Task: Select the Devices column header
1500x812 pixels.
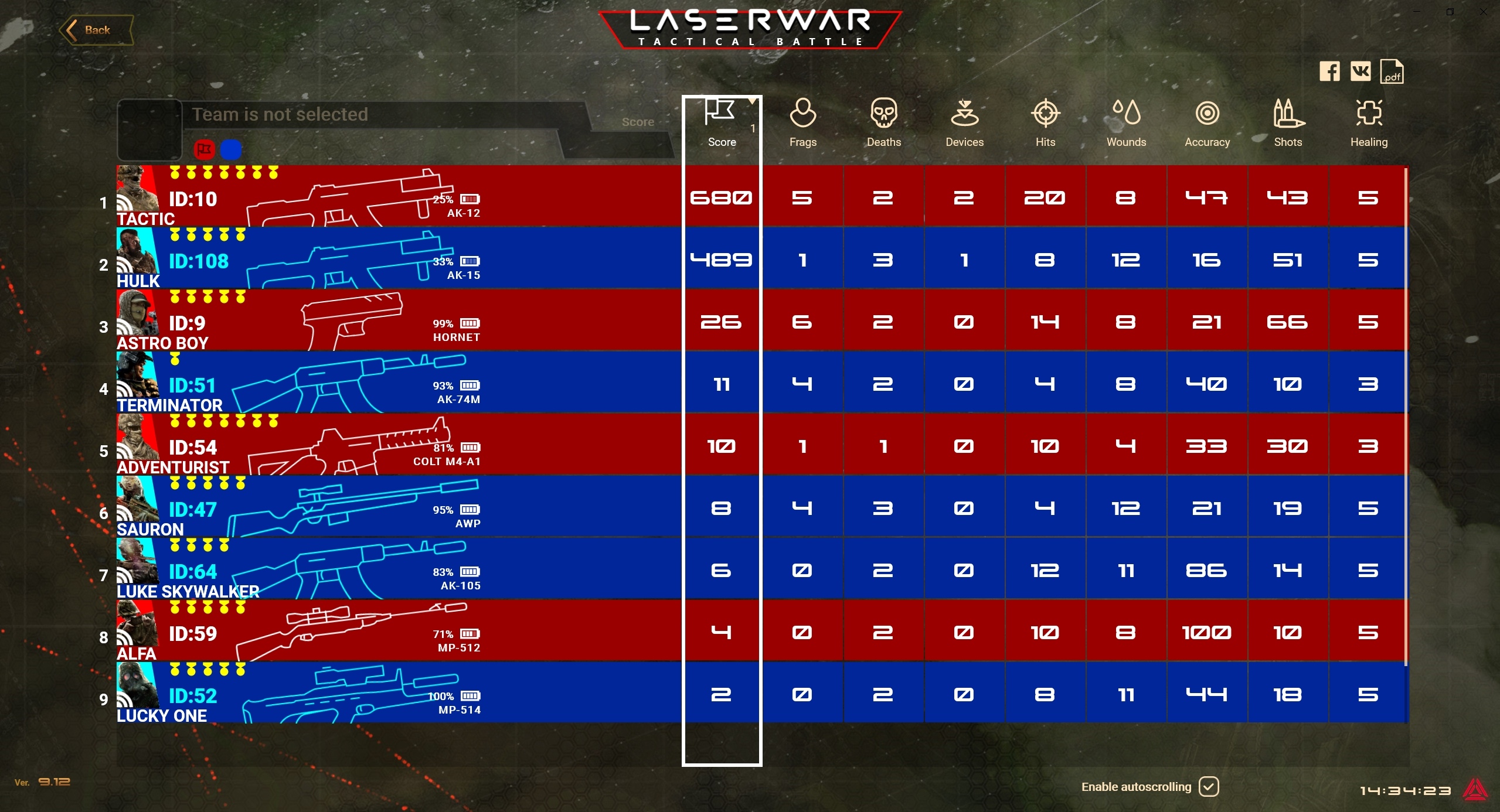Action: [x=964, y=123]
